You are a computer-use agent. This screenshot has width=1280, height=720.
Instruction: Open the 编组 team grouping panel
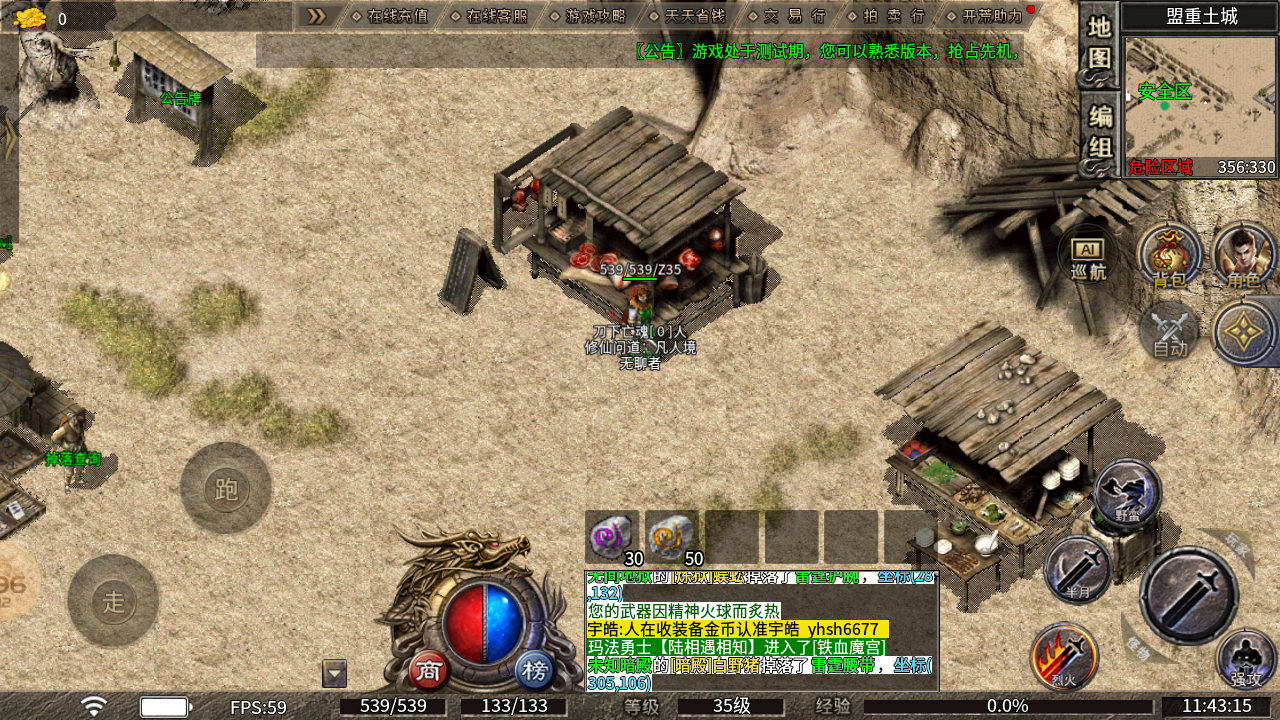tap(1100, 132)
